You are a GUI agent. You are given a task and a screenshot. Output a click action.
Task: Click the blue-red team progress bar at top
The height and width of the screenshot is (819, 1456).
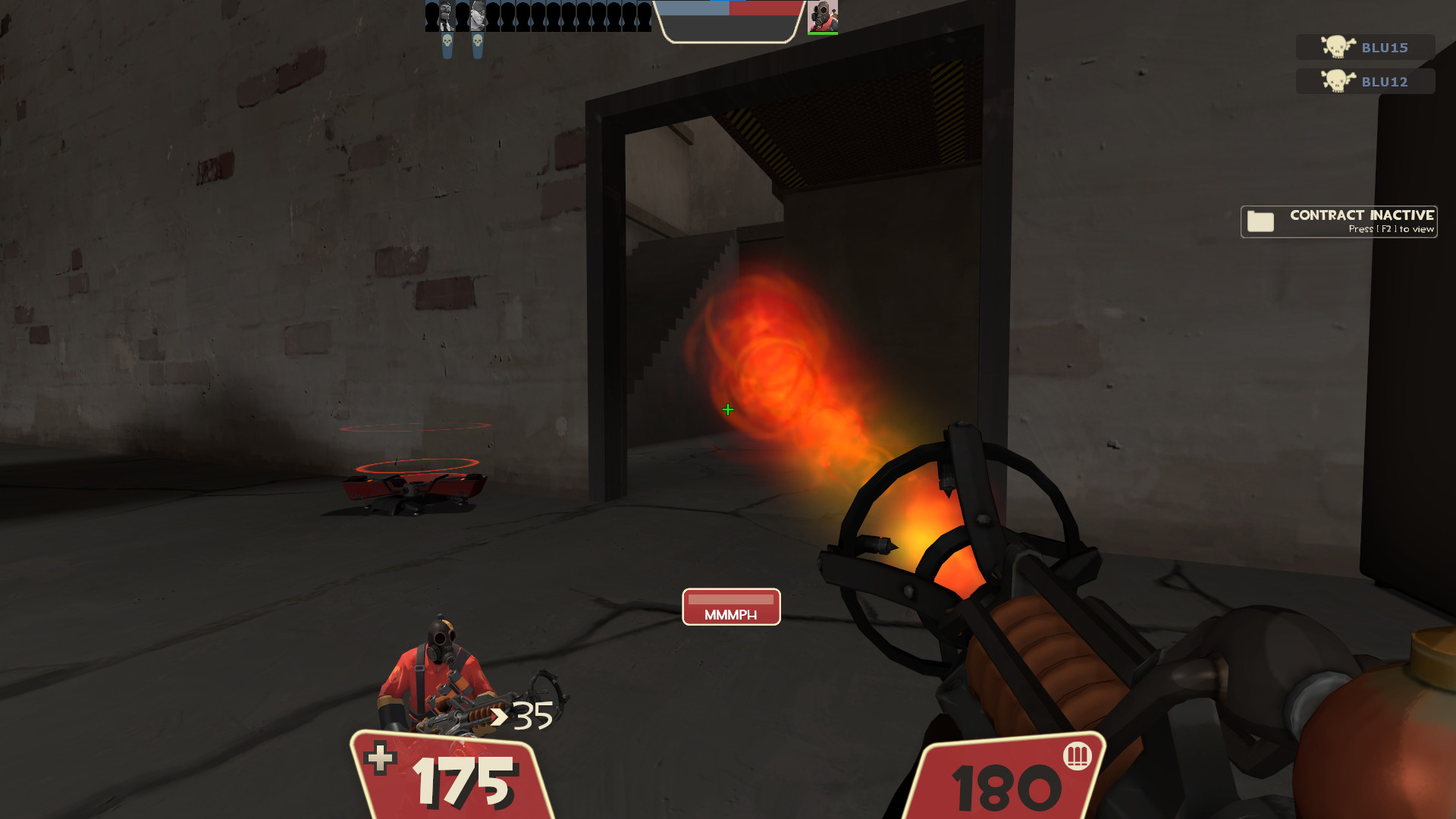(x=728, y=9)
